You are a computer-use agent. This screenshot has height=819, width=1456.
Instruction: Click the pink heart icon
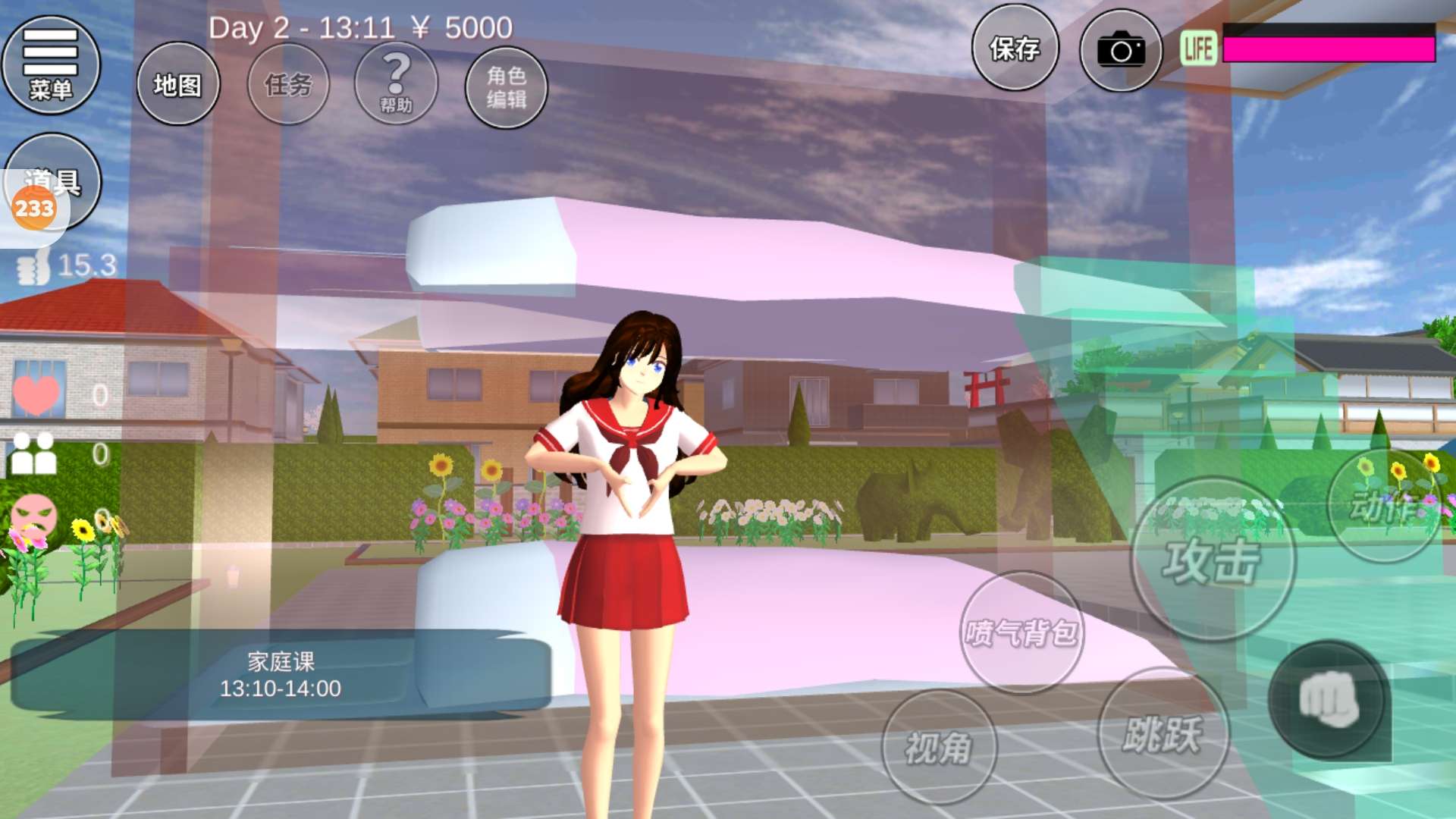click(x=36, y=394)
